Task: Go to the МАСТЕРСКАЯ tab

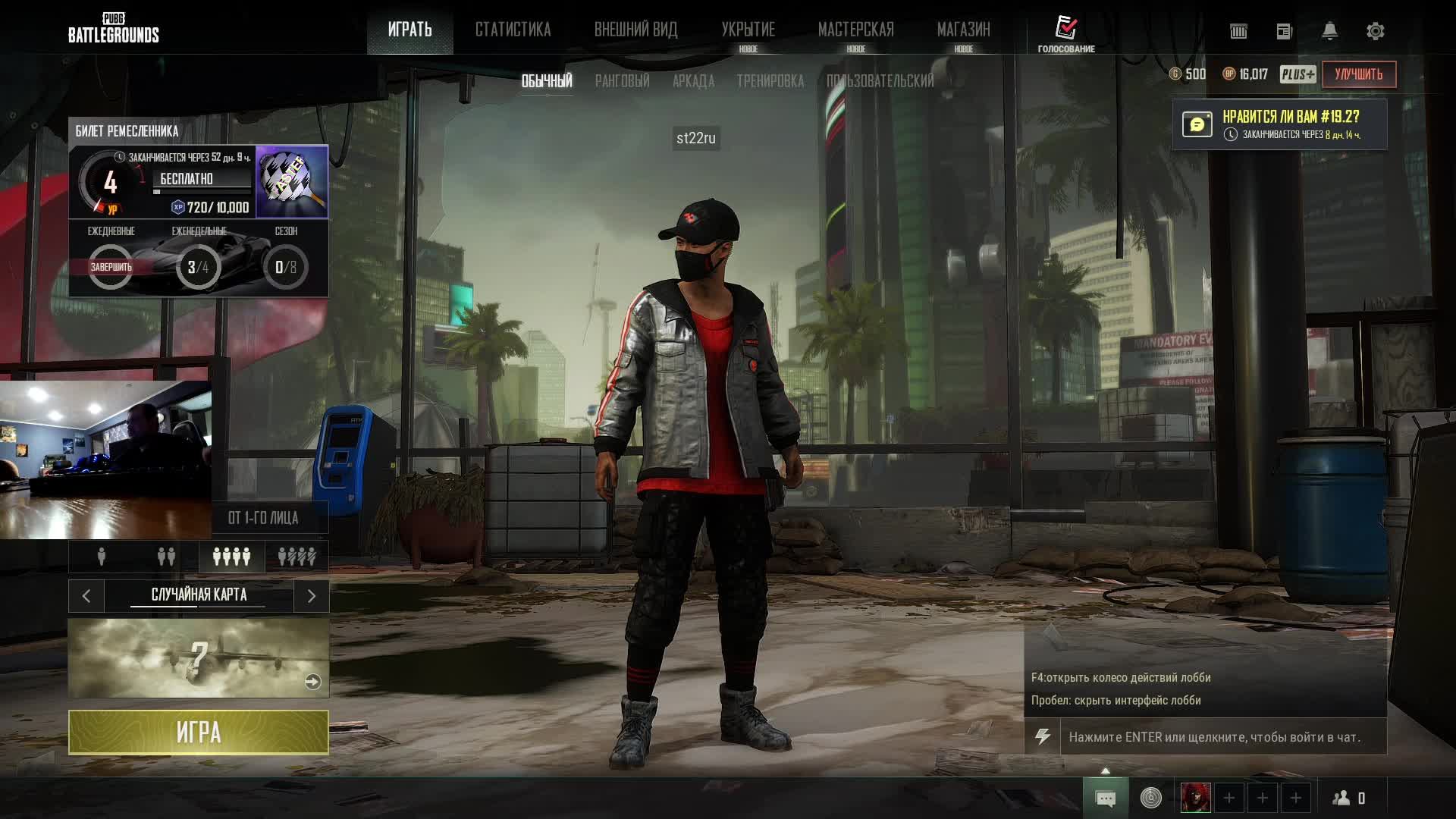Action: (x=855, y=30)
